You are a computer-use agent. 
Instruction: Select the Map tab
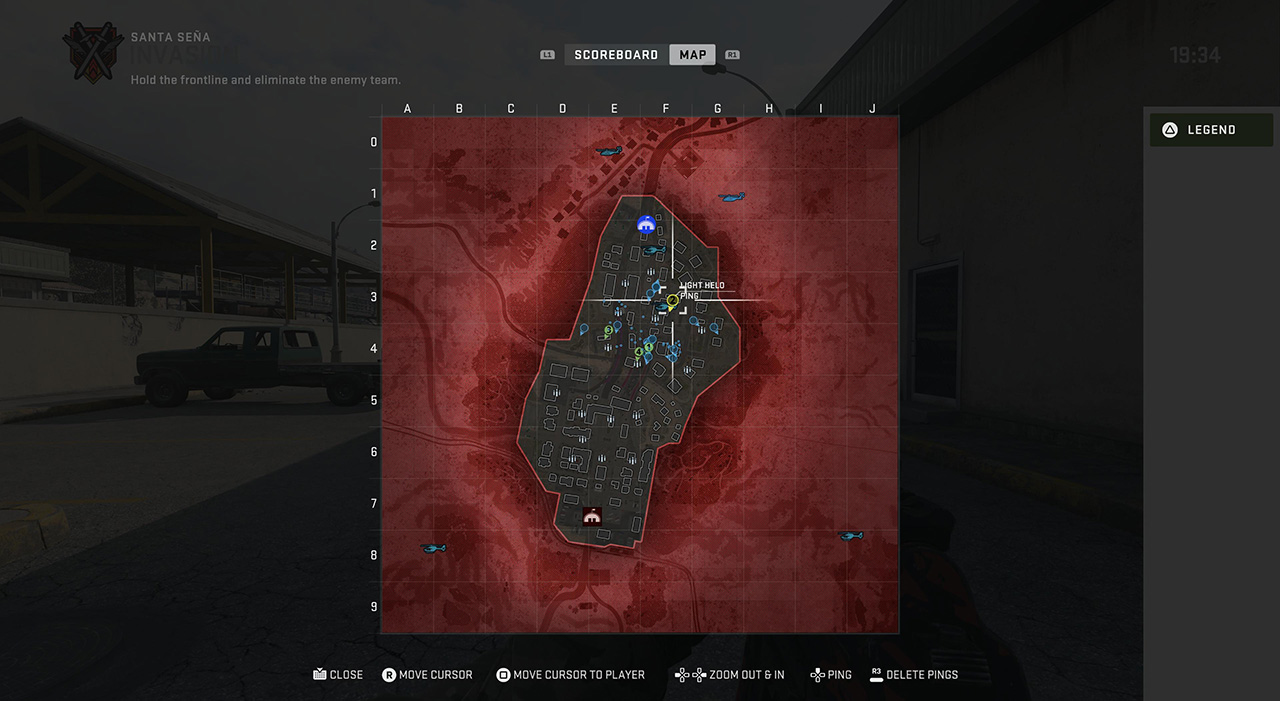pyautogui.click(x=692, y=55)
